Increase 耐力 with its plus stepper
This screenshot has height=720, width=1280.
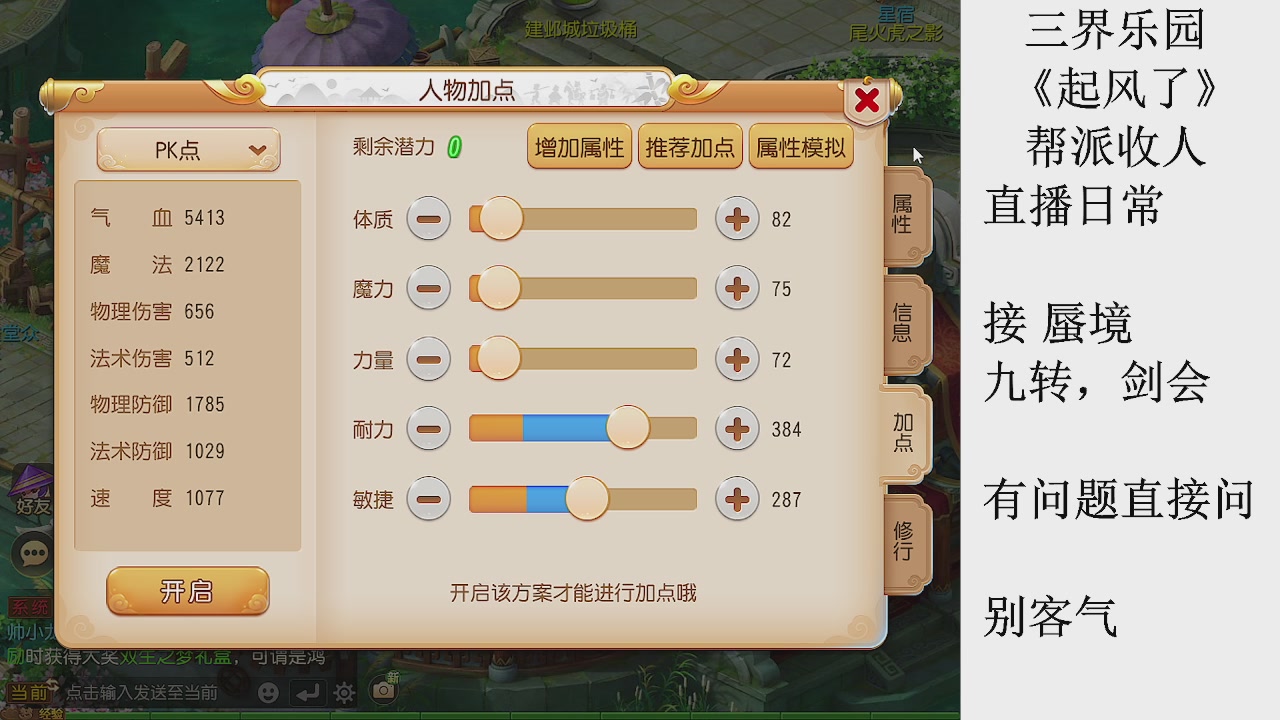(x=737, y=429)
